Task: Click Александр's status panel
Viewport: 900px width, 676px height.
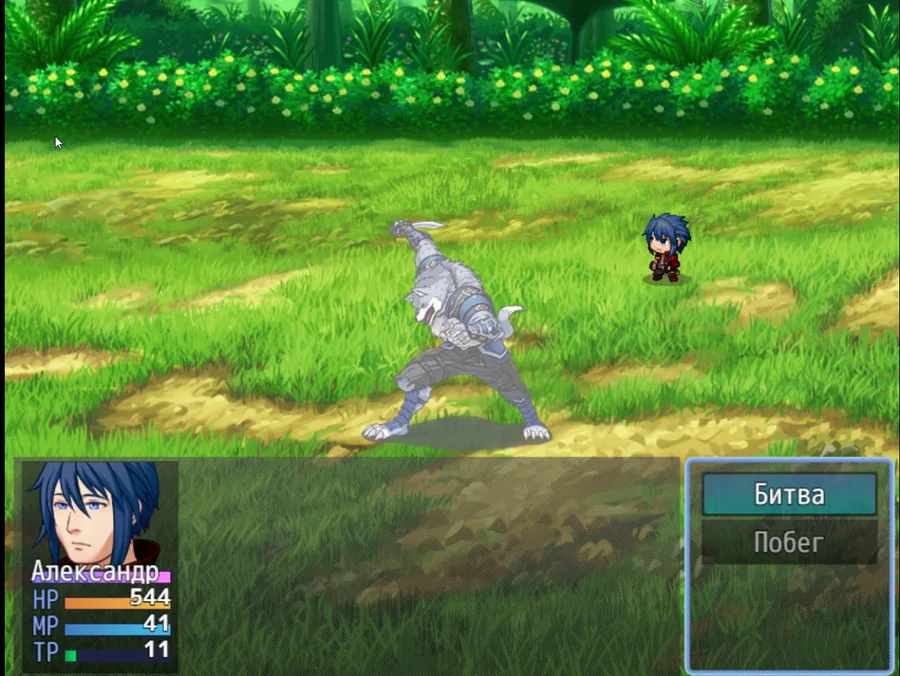Action: point(100,565)
